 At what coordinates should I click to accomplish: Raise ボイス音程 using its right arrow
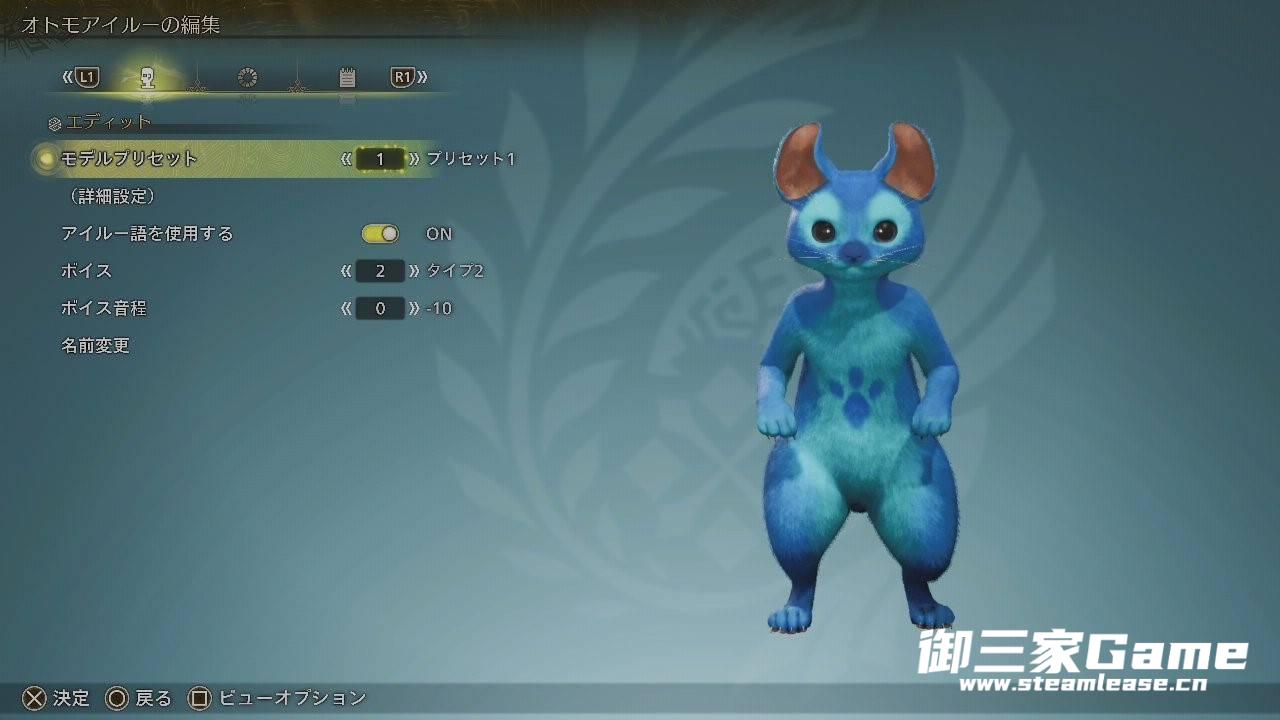coord(414,309)
